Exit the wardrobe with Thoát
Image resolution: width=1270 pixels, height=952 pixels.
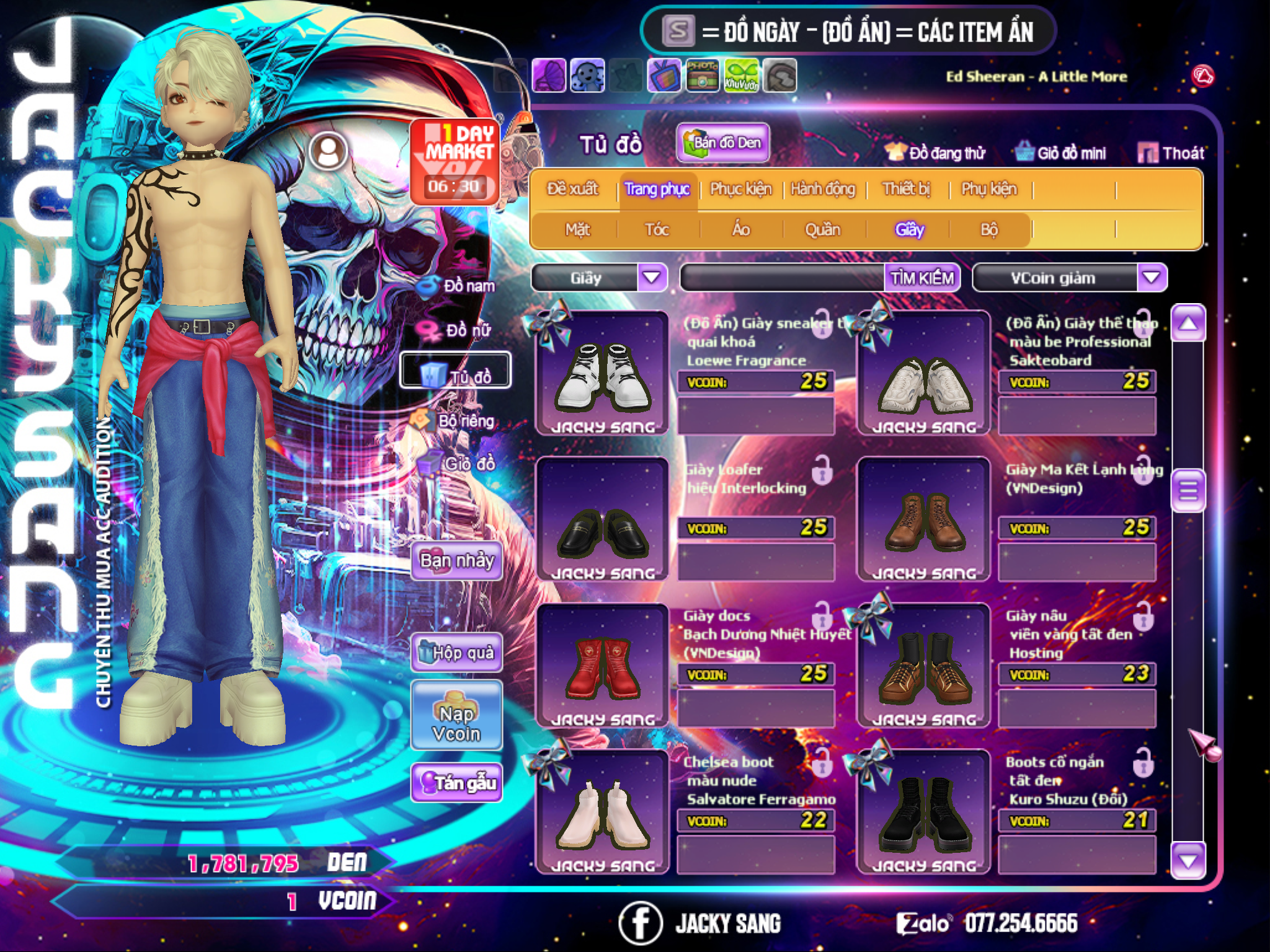tap(1171, 153)
